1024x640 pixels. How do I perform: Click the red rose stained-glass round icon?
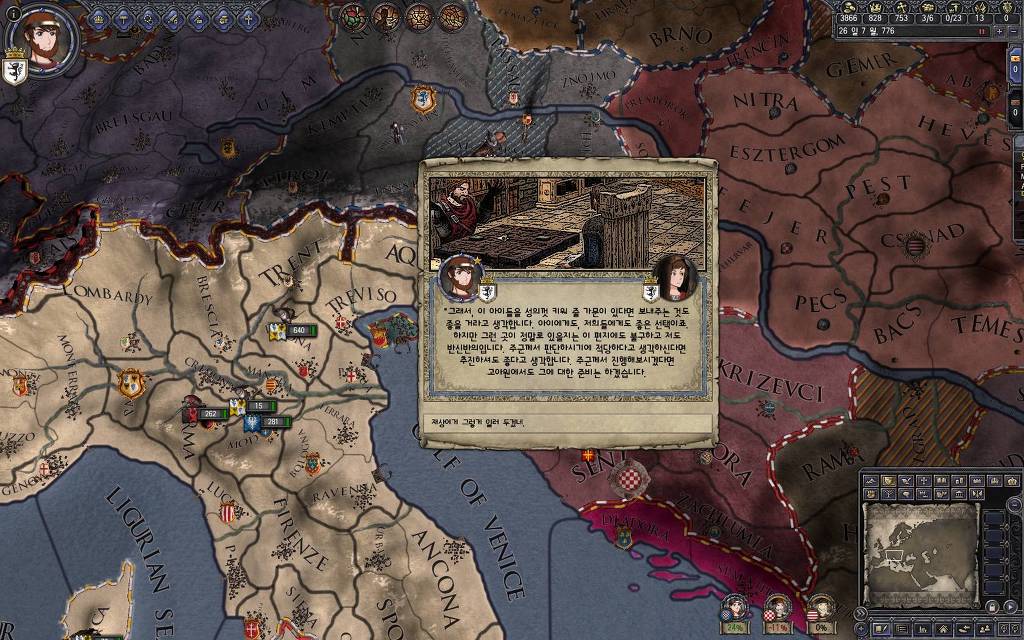355,16
